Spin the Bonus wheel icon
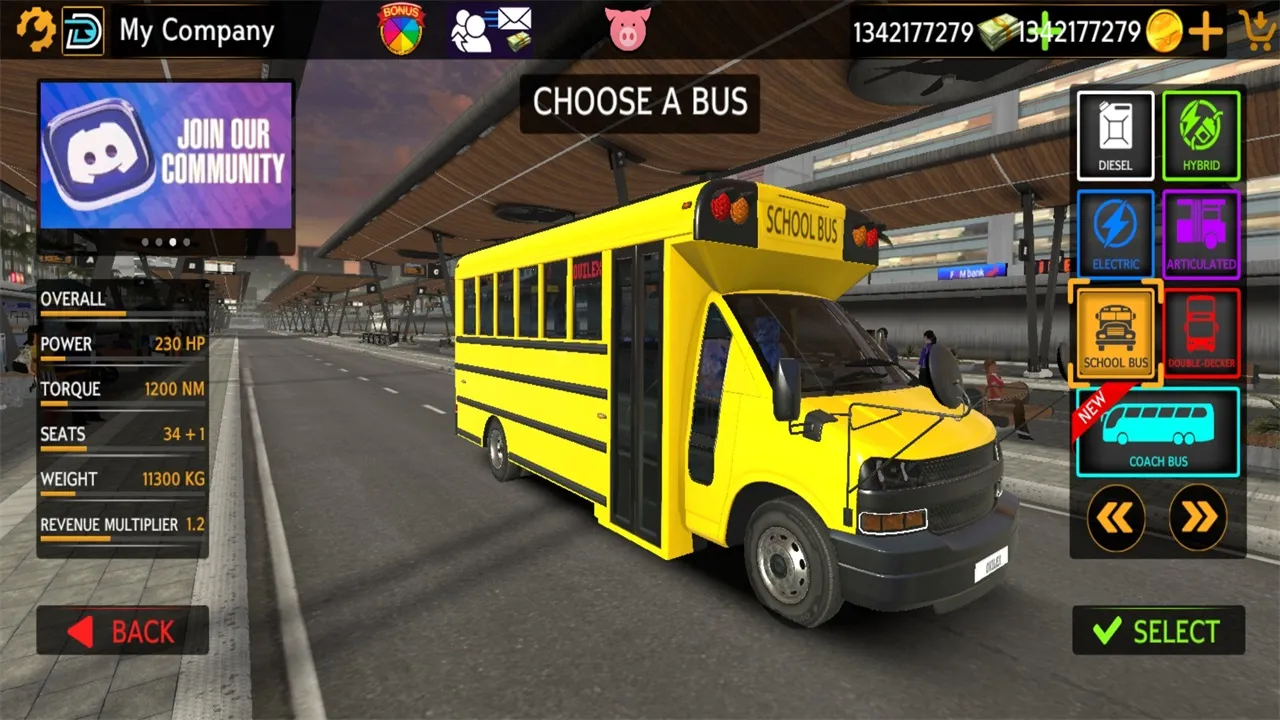 point(401,28)
